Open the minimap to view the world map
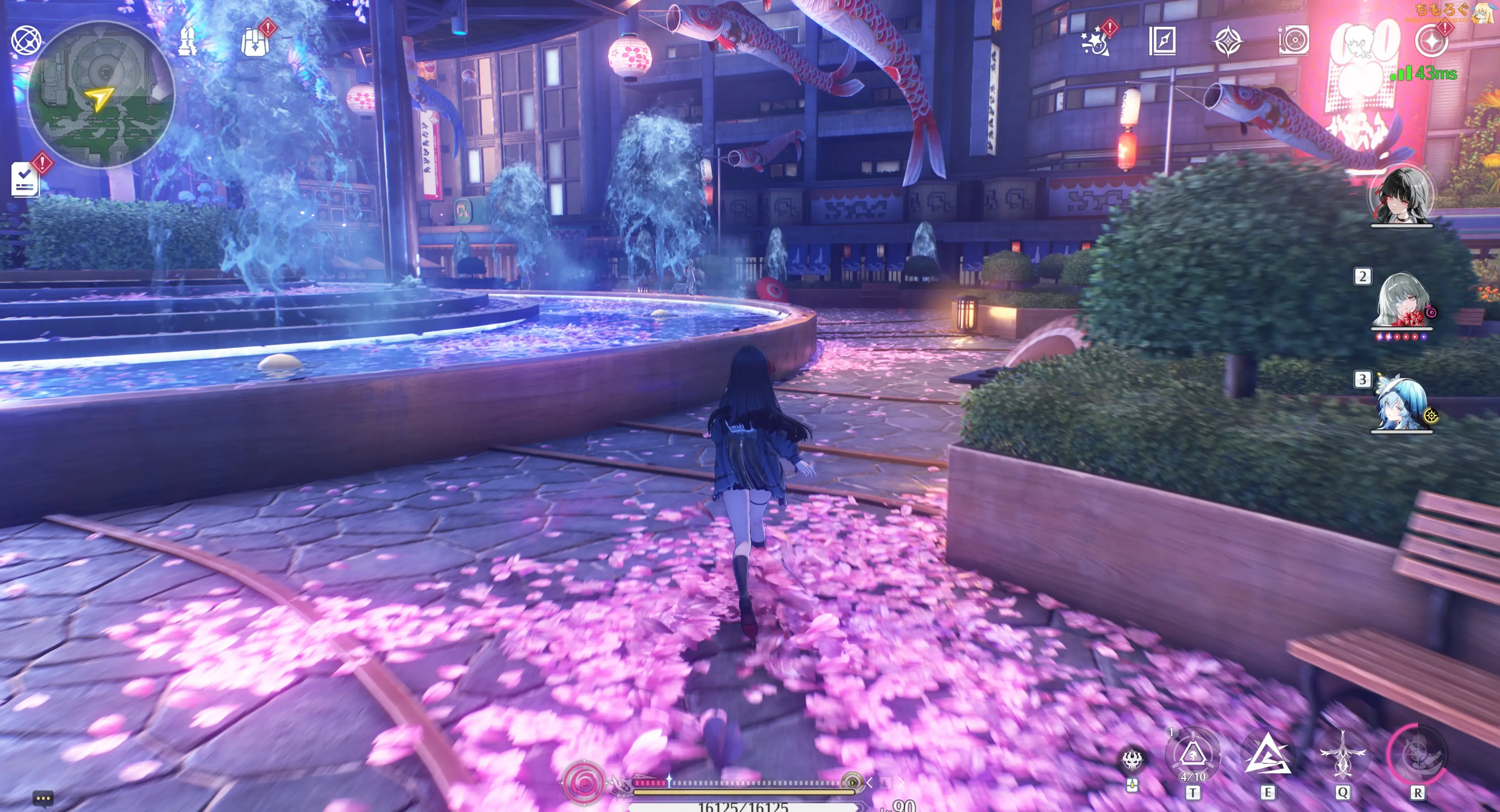Viewport: 1500px width, 812px height. (101, 95)
